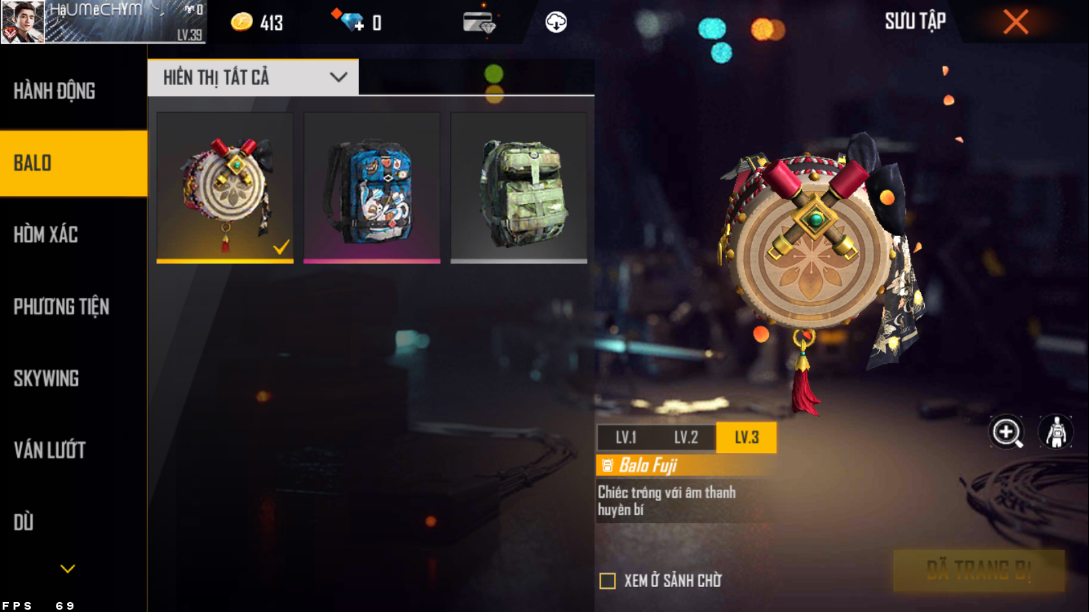Pick the green camo backpack skin
This screenshot has height=612, width=1089.
click(x=519, y=186)
